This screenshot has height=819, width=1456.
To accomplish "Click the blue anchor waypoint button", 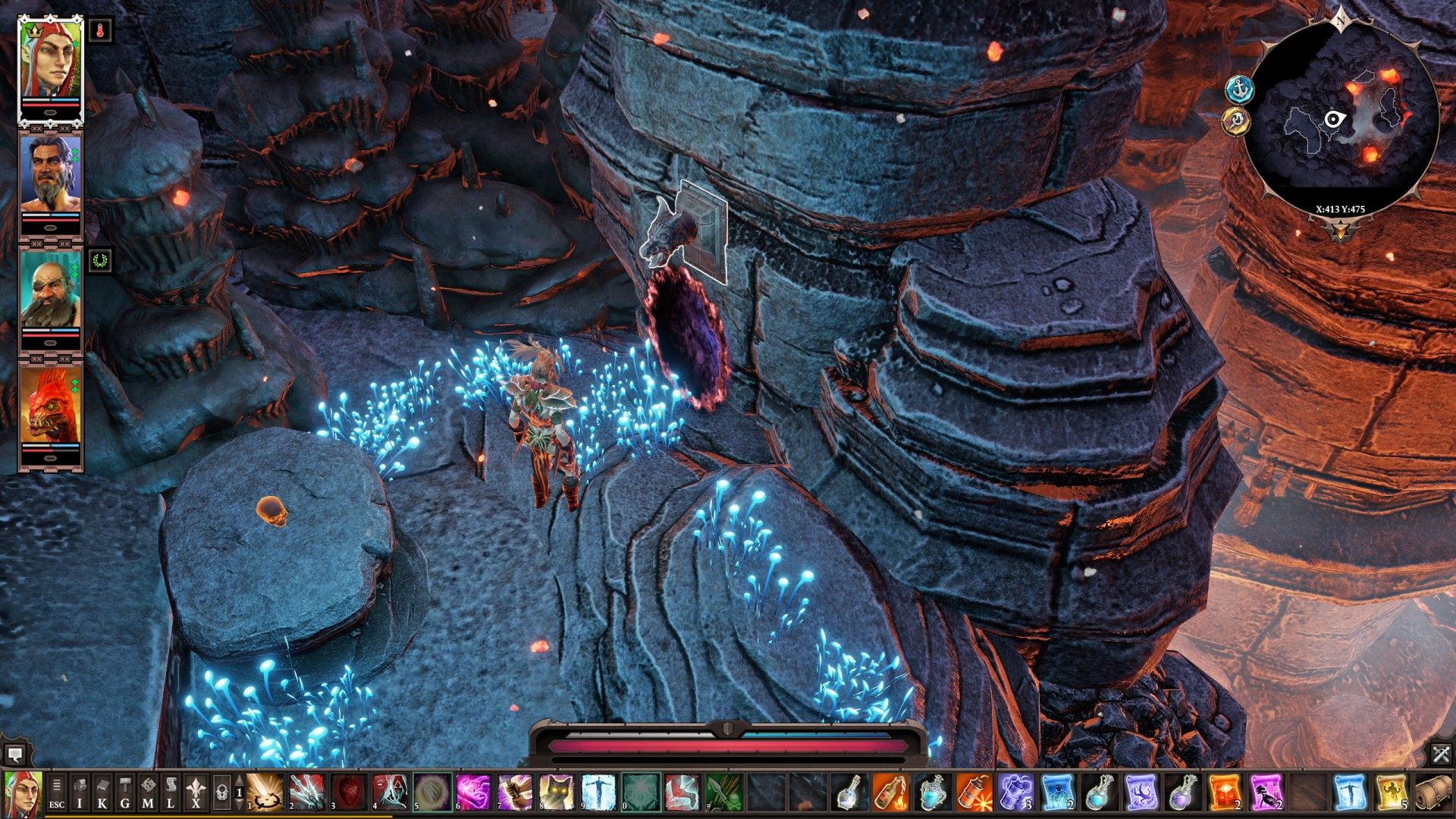I will point(1240,90).
